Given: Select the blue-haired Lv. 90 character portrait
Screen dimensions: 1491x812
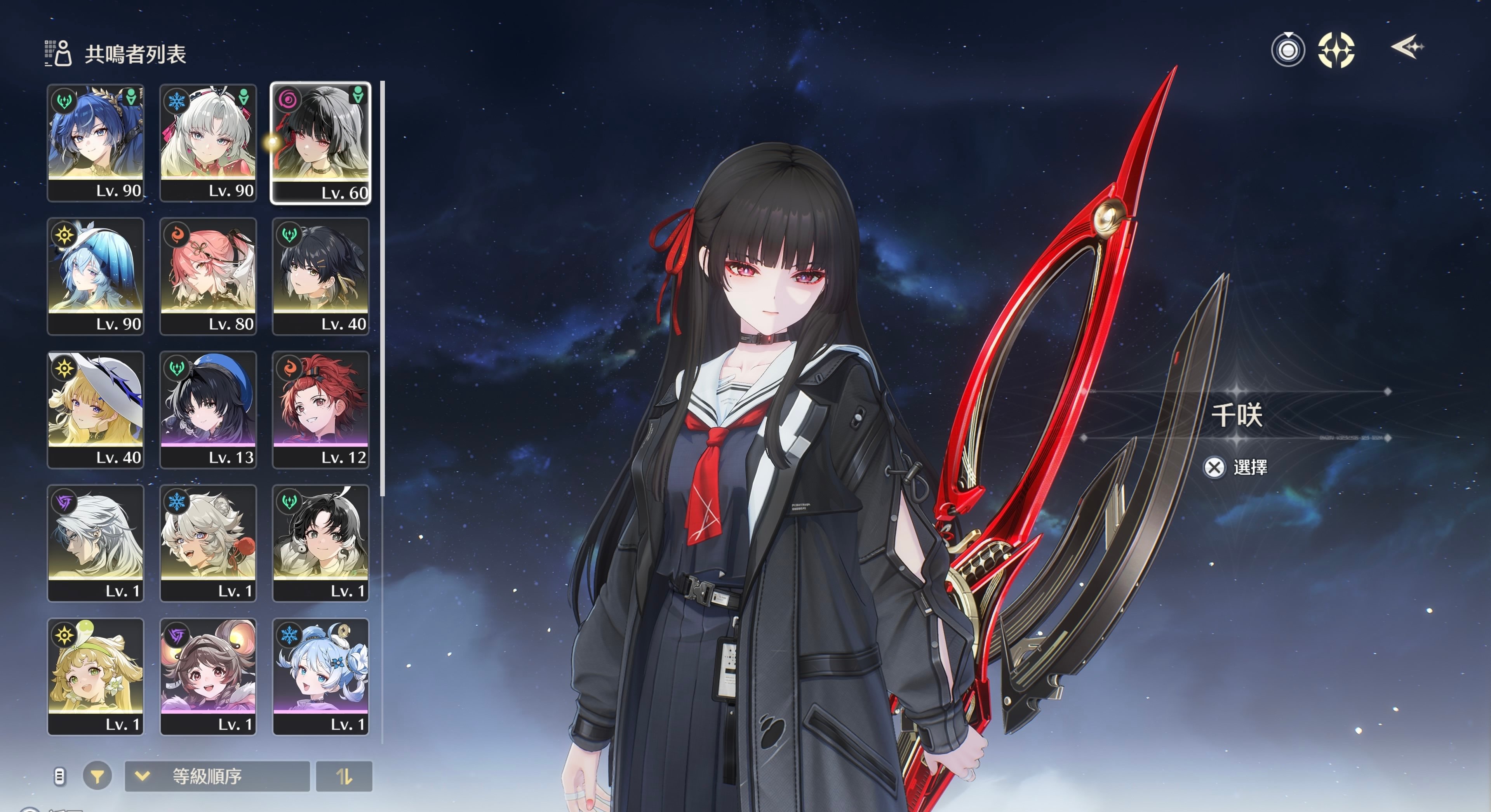Looking at the screenshot, I should coord(96,143).
